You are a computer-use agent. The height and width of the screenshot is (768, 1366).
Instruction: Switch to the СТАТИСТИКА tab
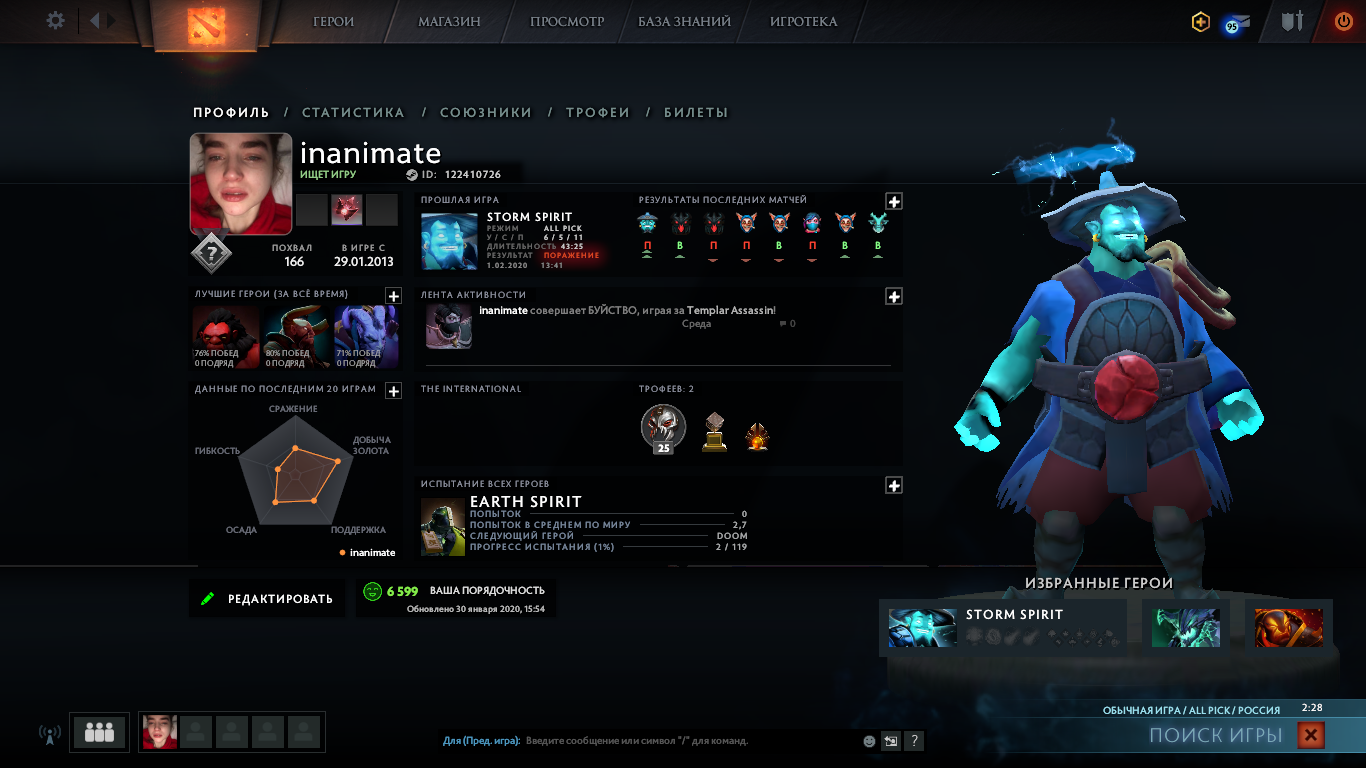(x=353, y=113)
